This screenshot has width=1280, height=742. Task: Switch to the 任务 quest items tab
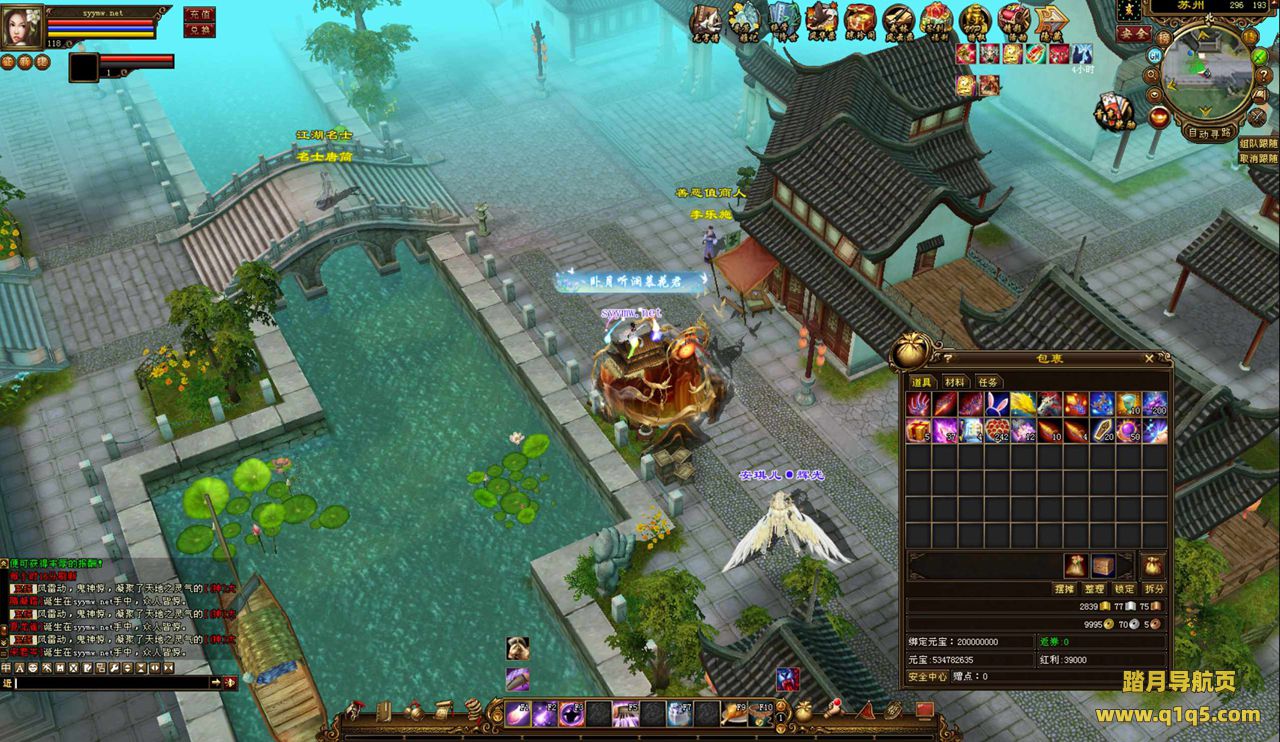pos(987,382)
